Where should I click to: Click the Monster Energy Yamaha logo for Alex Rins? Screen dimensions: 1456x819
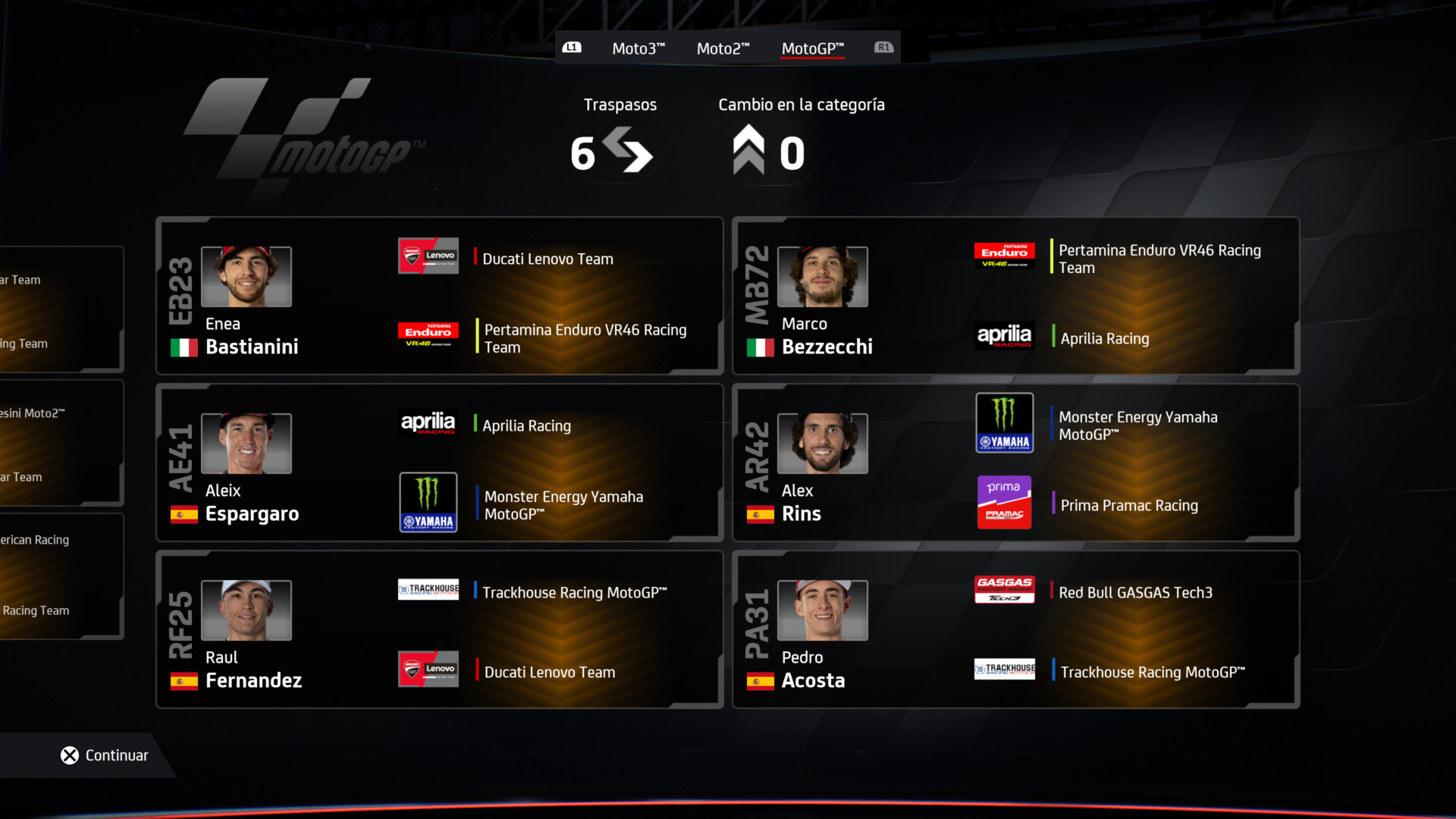click(1004, 422)
